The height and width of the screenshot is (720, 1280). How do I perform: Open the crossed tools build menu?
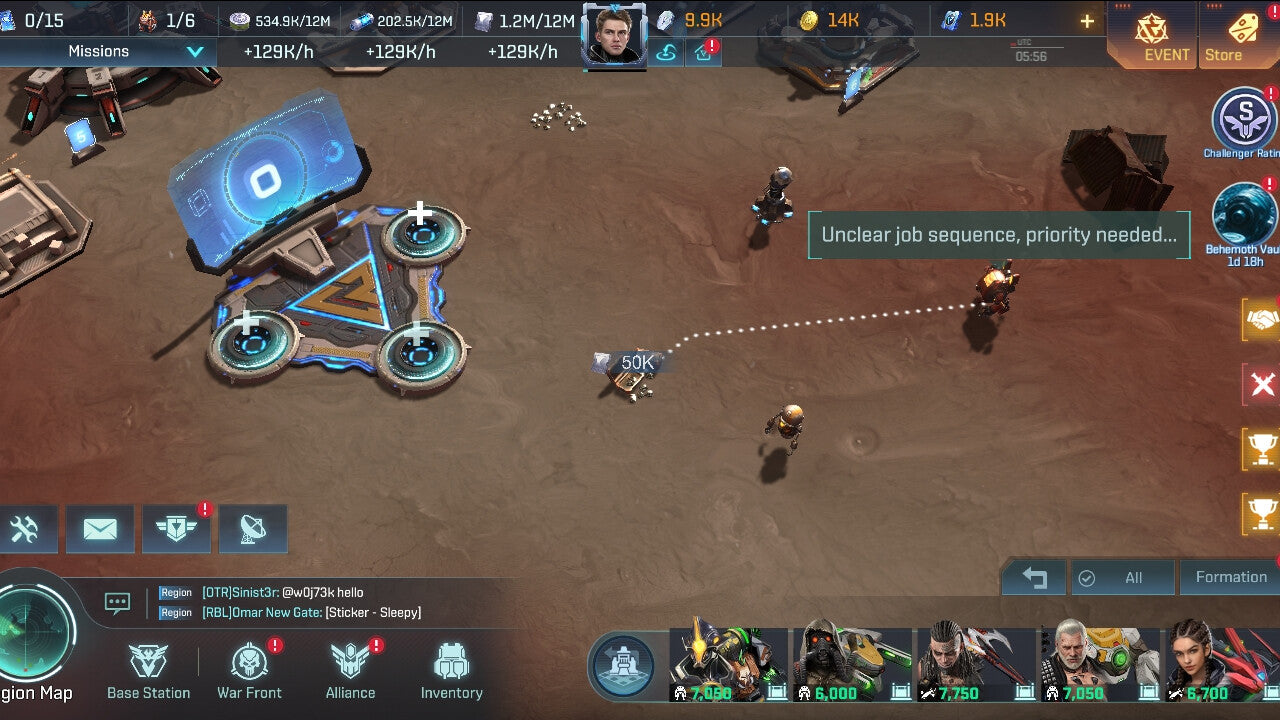click(x=25, y=529)
